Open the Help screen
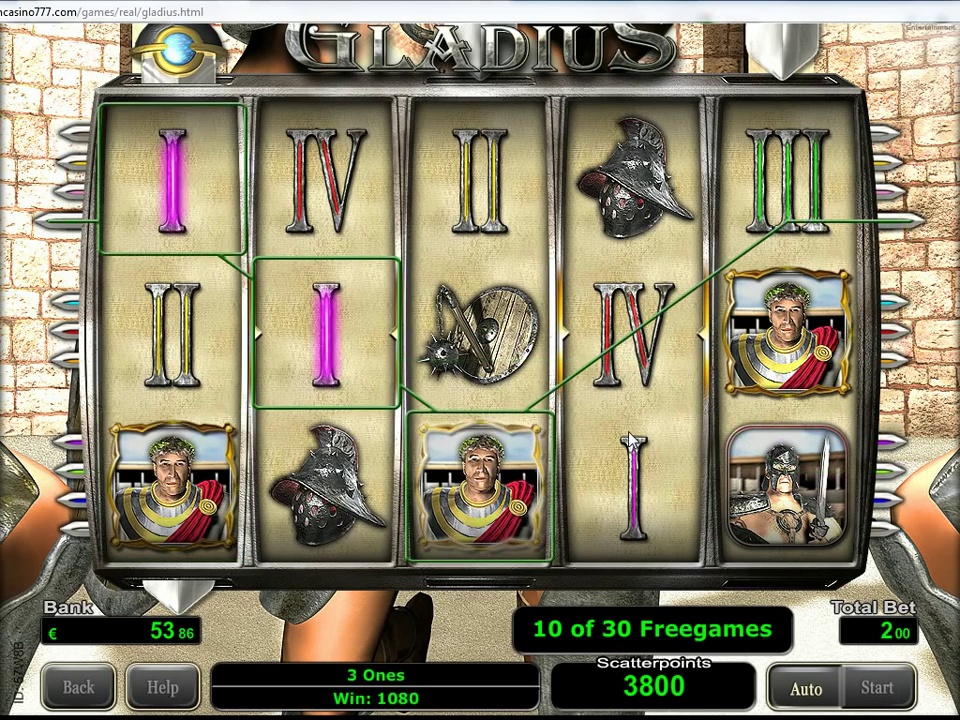 click(x=163, y=688)
